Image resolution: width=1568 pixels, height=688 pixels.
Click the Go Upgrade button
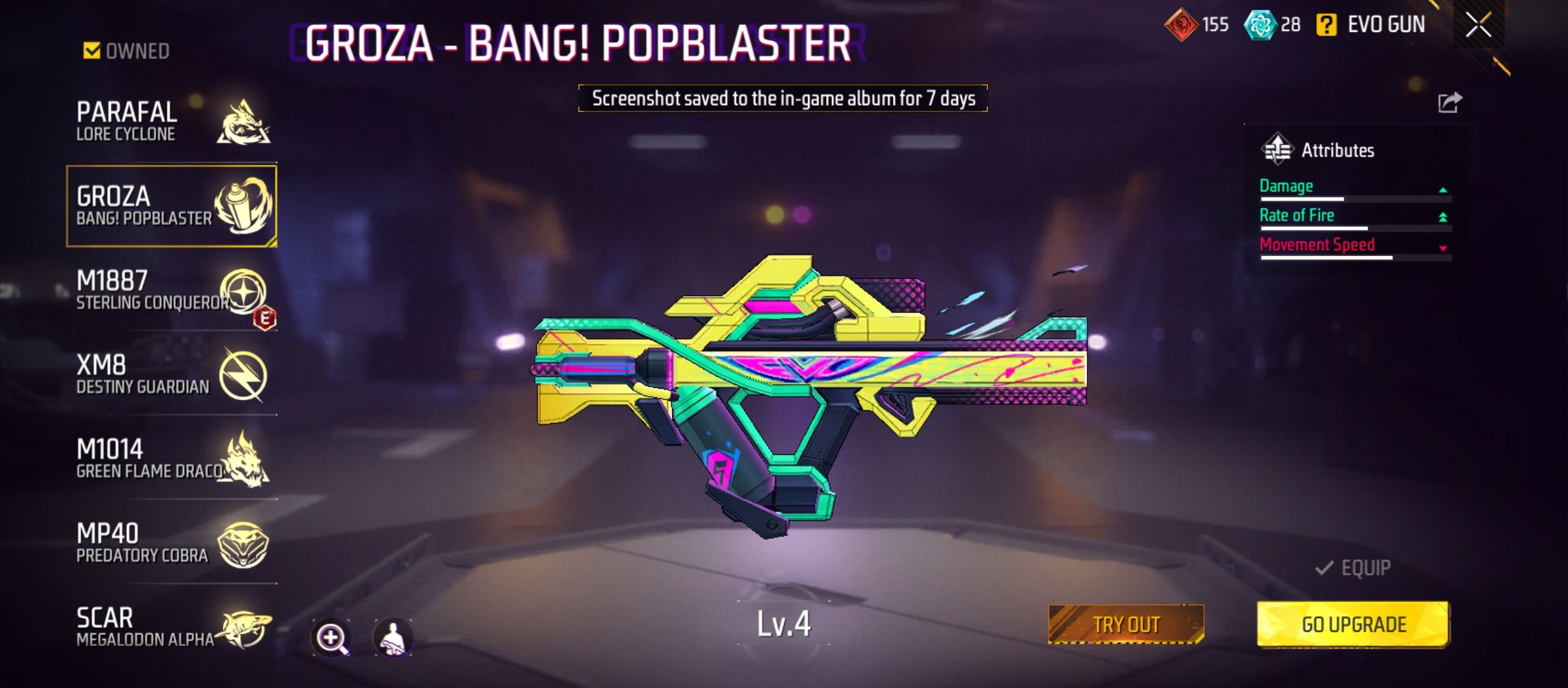1353,624
